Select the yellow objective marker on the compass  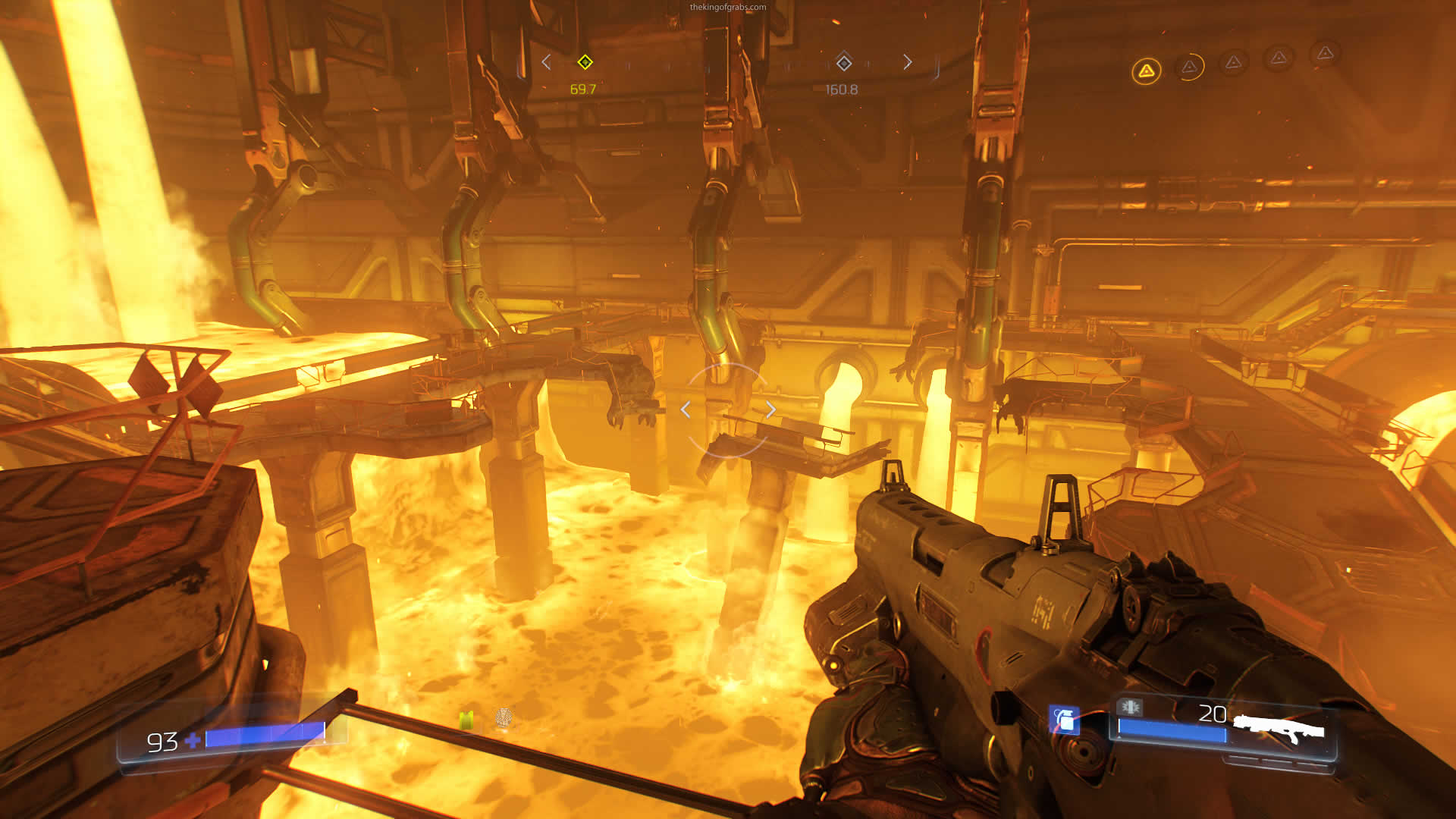tap(585, 62)
